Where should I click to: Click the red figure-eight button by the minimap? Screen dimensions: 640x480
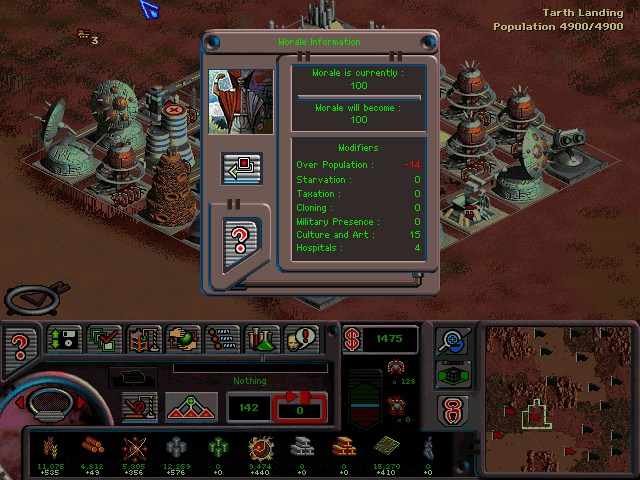452,410
